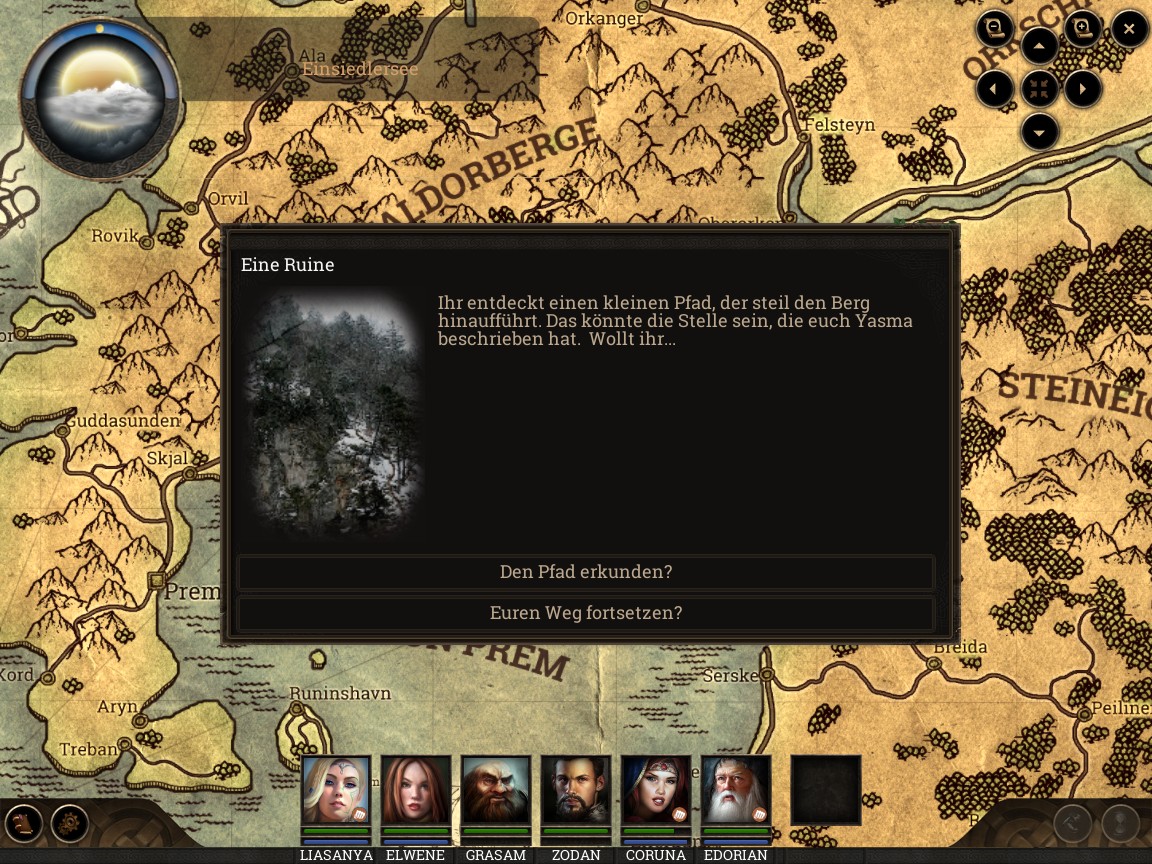The image size is (1152, 864).
Task: Pan the map up with arrow button
Action: 1040,46
